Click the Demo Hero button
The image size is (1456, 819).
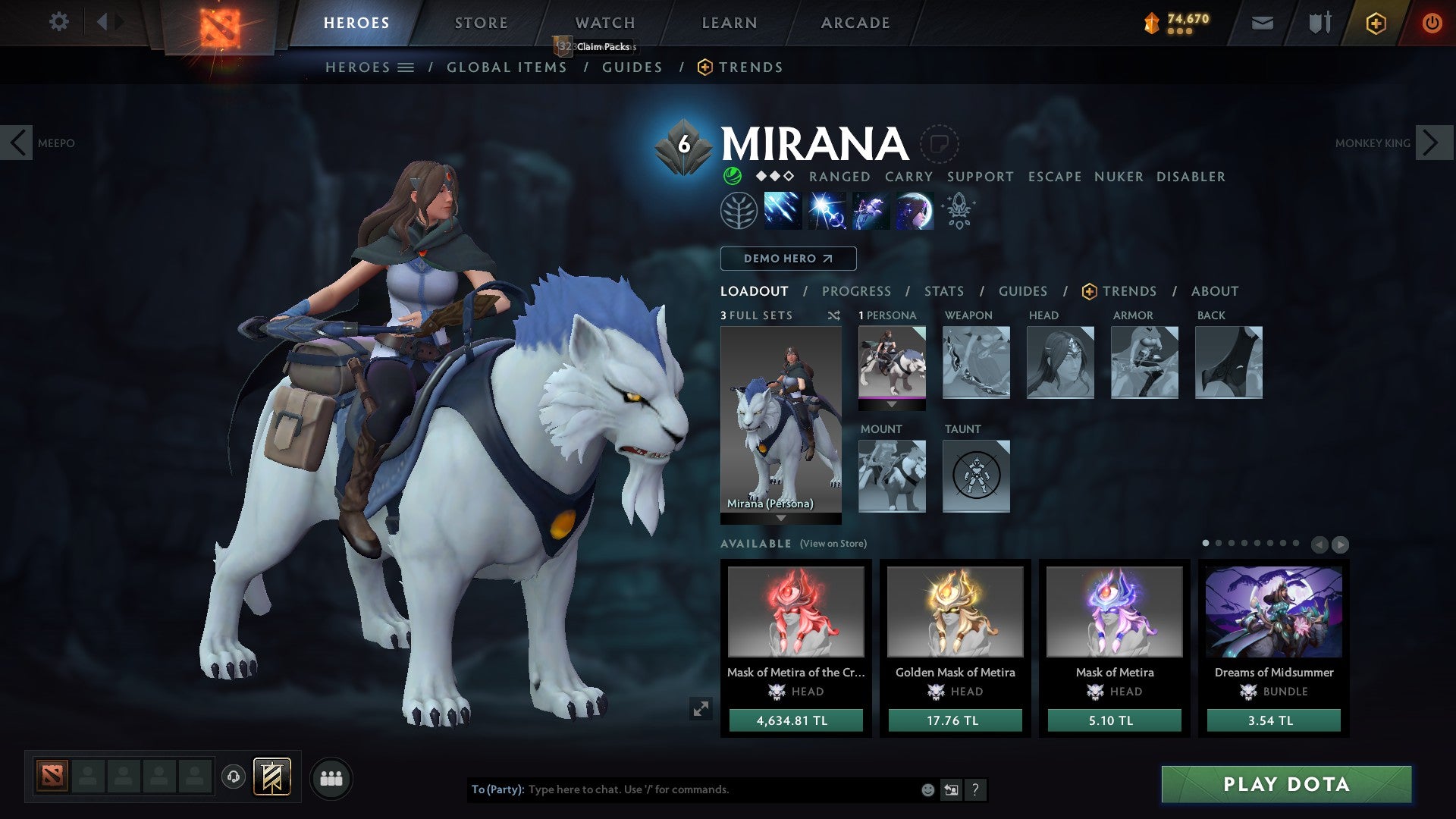click(787, 259)
